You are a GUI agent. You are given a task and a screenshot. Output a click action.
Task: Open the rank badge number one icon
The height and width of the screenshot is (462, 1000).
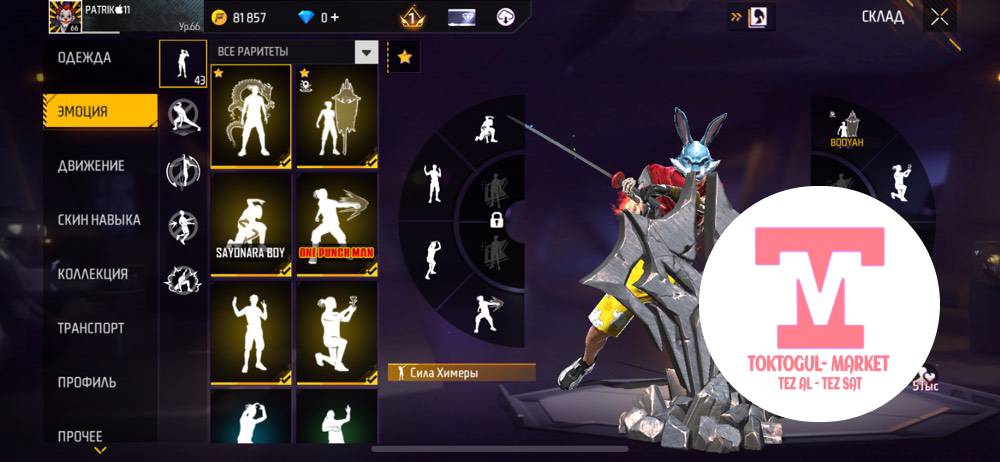pyautogui.click(x=412, y=17)
